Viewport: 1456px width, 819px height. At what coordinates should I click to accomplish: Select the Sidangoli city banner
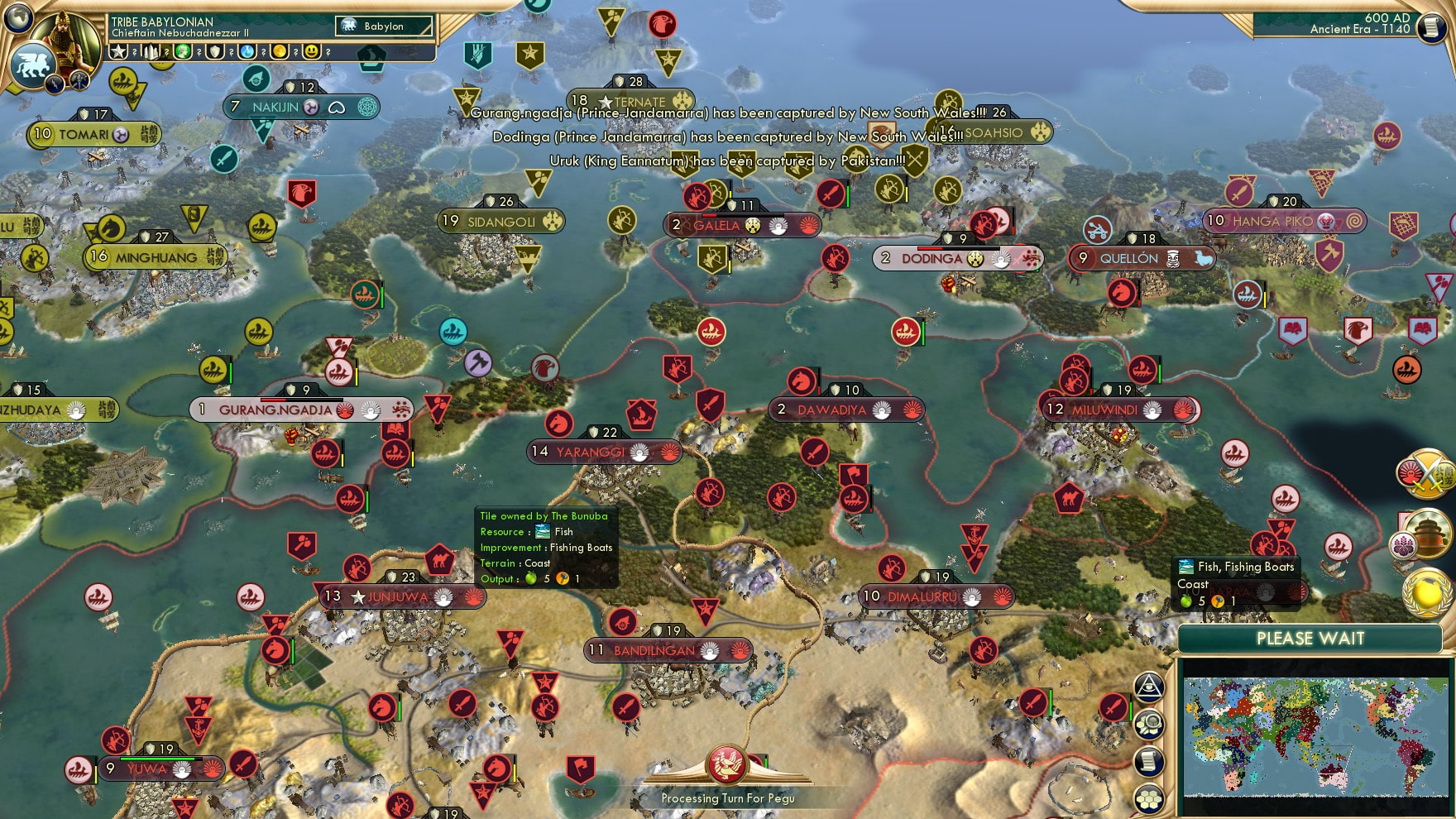pos(500,222)
